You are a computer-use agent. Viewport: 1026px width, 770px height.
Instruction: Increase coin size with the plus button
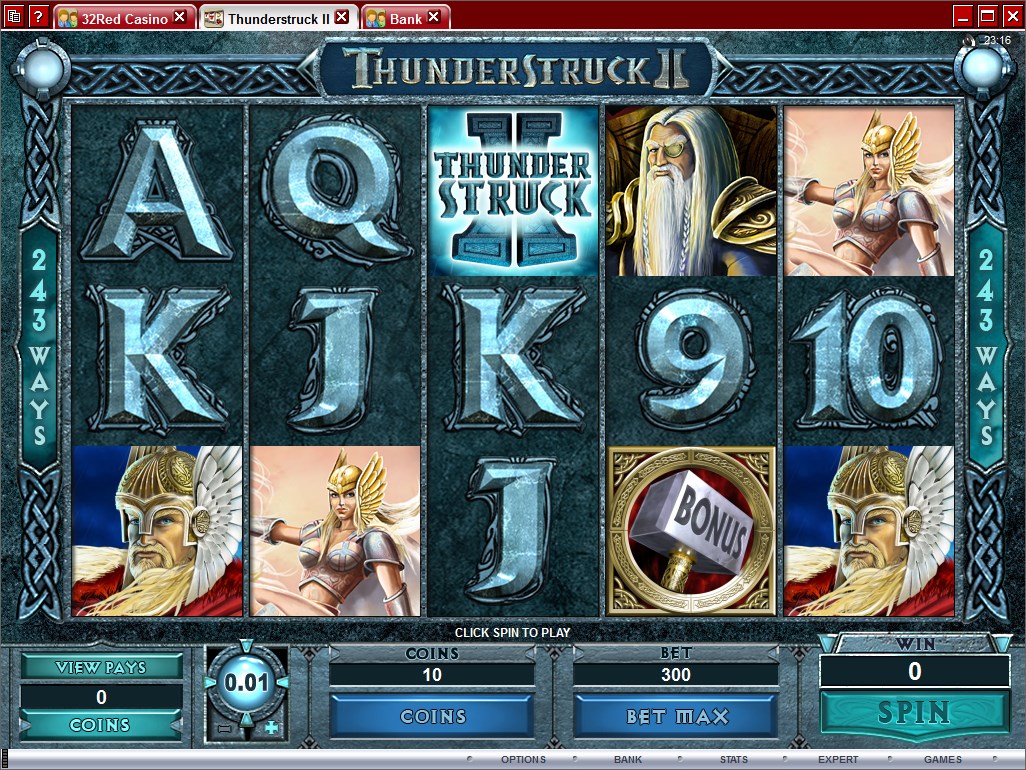click(x=271, y=728)
